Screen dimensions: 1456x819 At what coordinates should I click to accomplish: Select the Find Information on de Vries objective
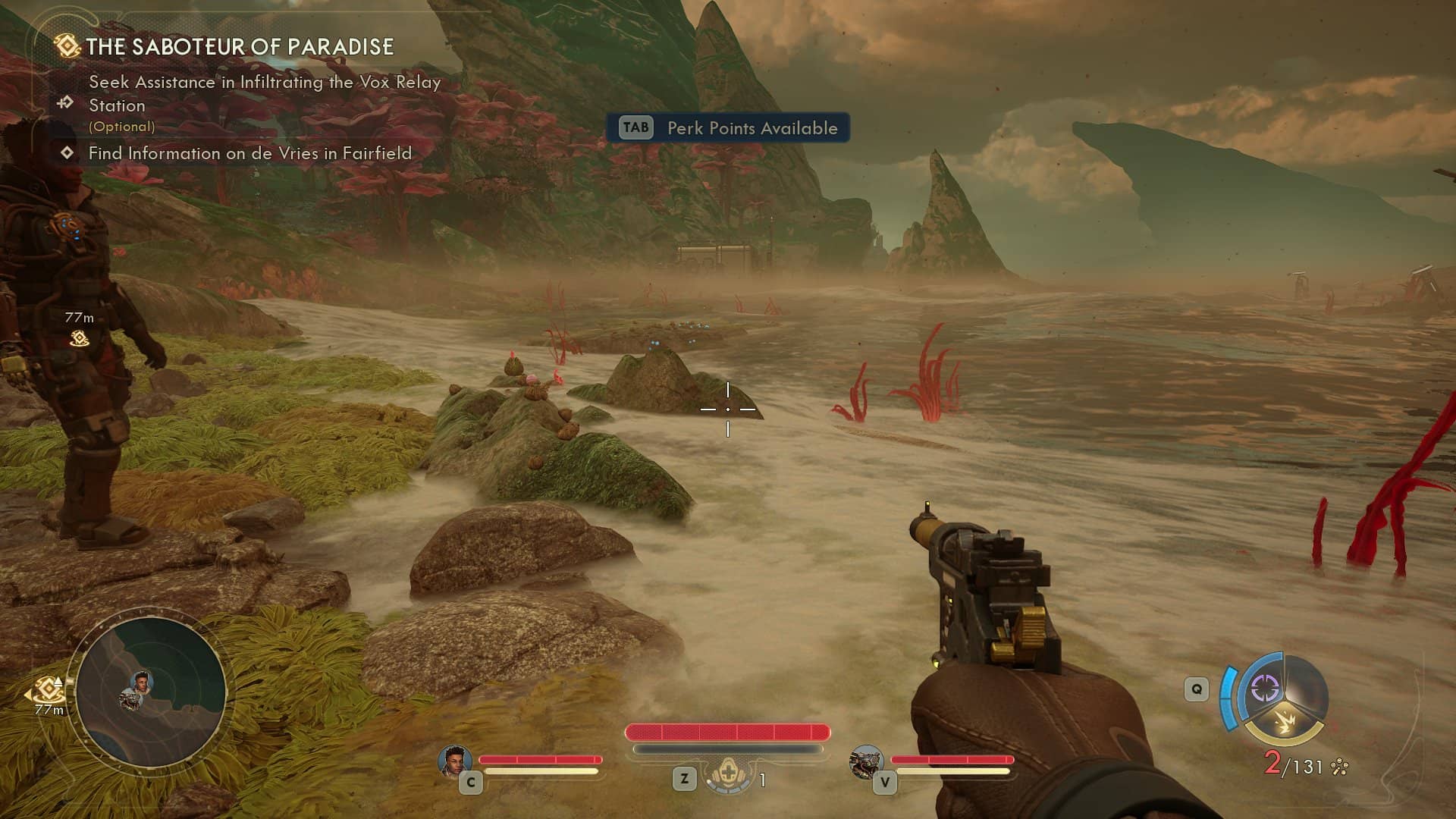pyautogui.click(x=249, y=153)
